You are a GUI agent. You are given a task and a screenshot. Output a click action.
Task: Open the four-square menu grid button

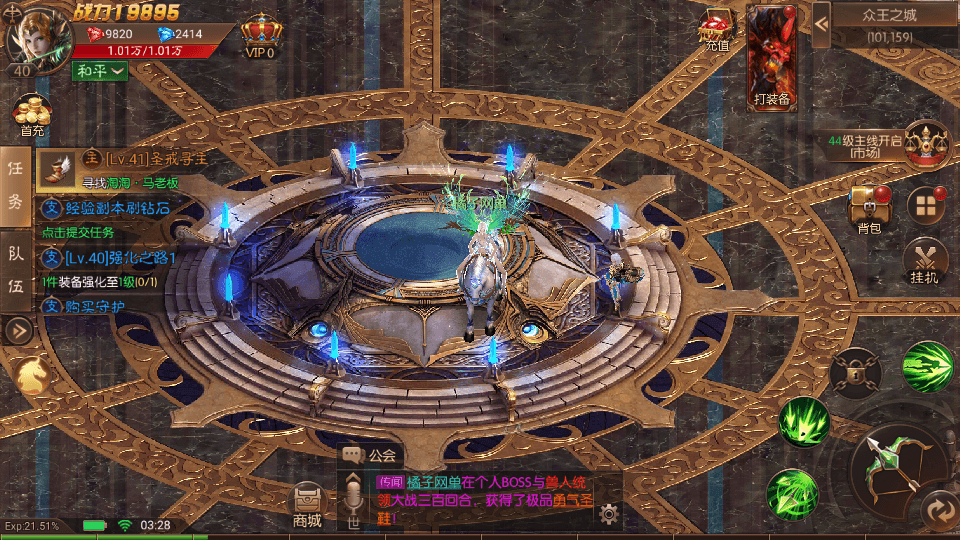(x=926, y=205)
